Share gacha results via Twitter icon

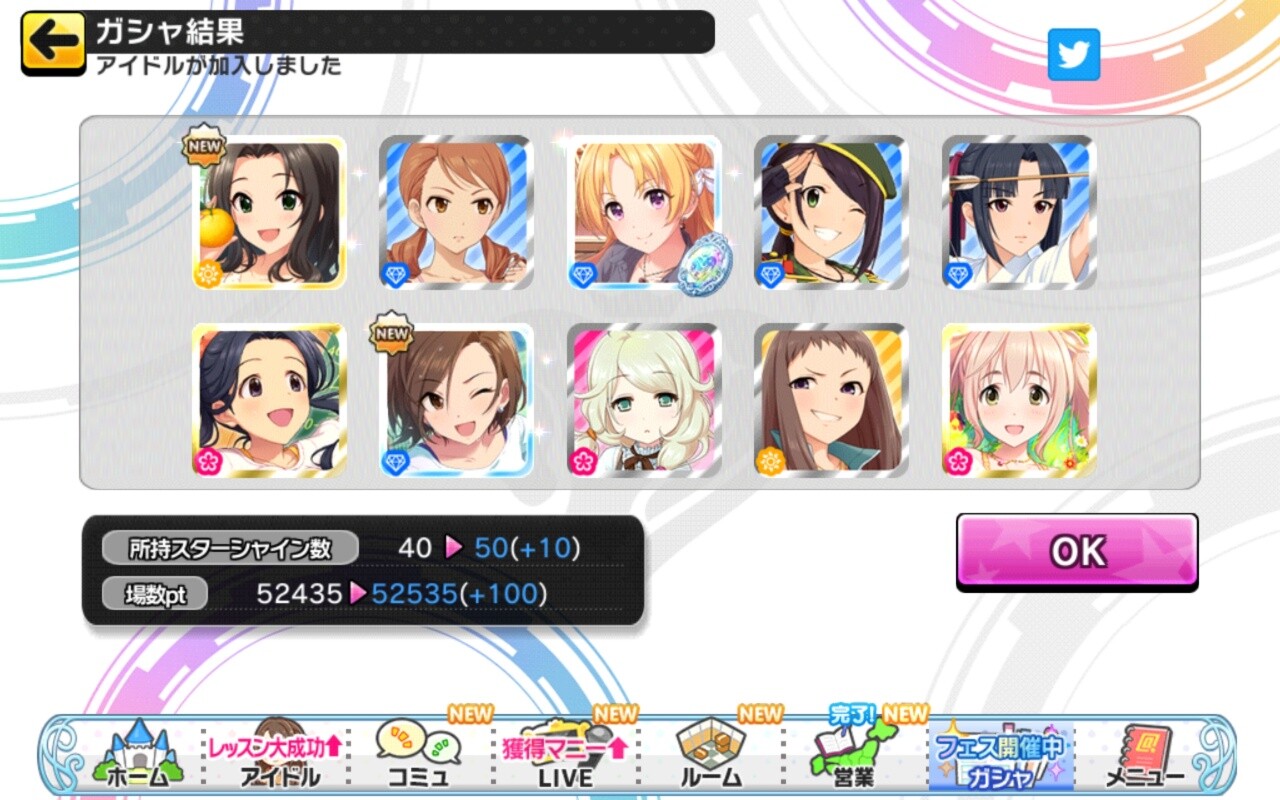pos(1073,55)
